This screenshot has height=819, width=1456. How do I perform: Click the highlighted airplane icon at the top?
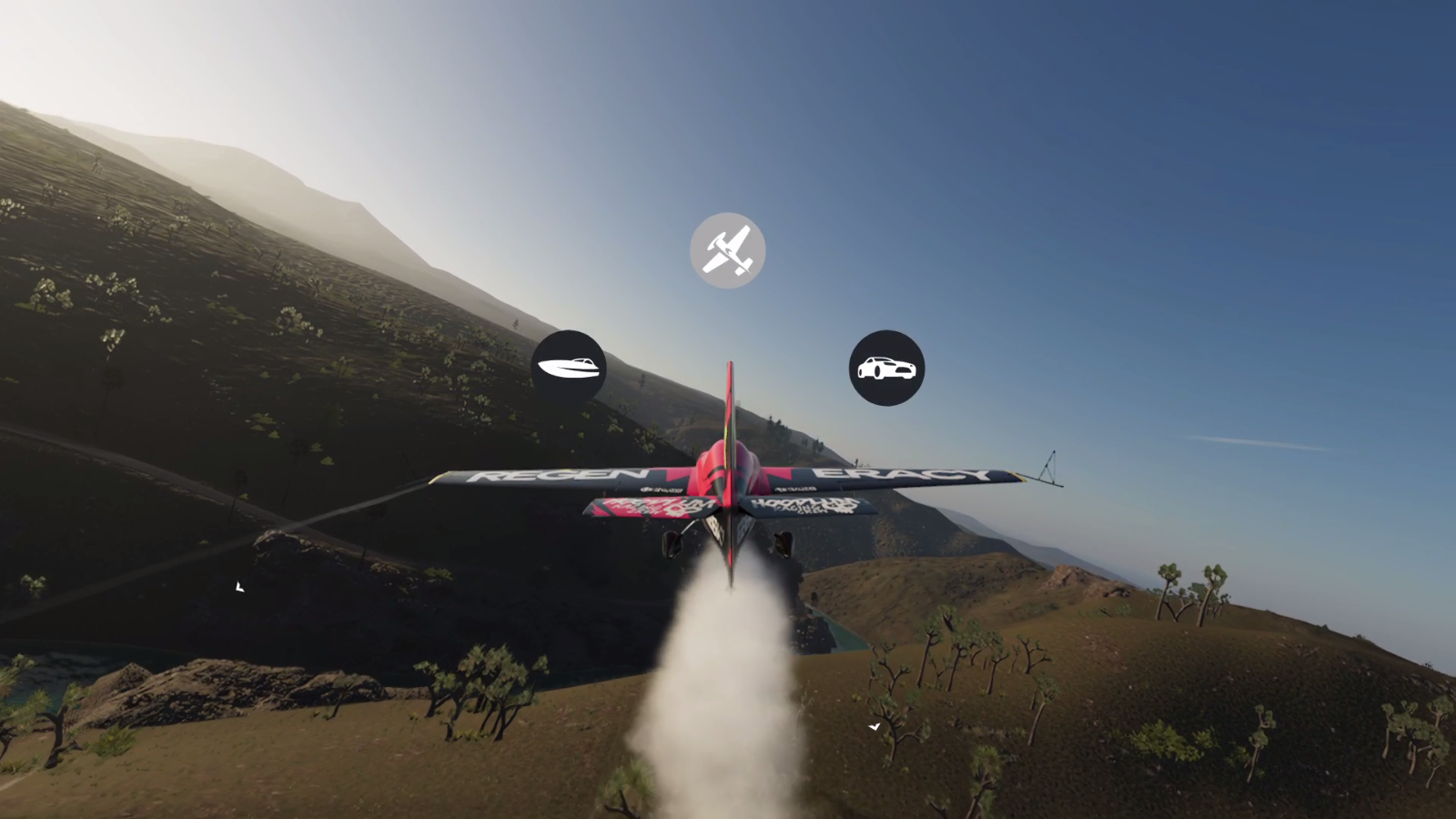727,249
